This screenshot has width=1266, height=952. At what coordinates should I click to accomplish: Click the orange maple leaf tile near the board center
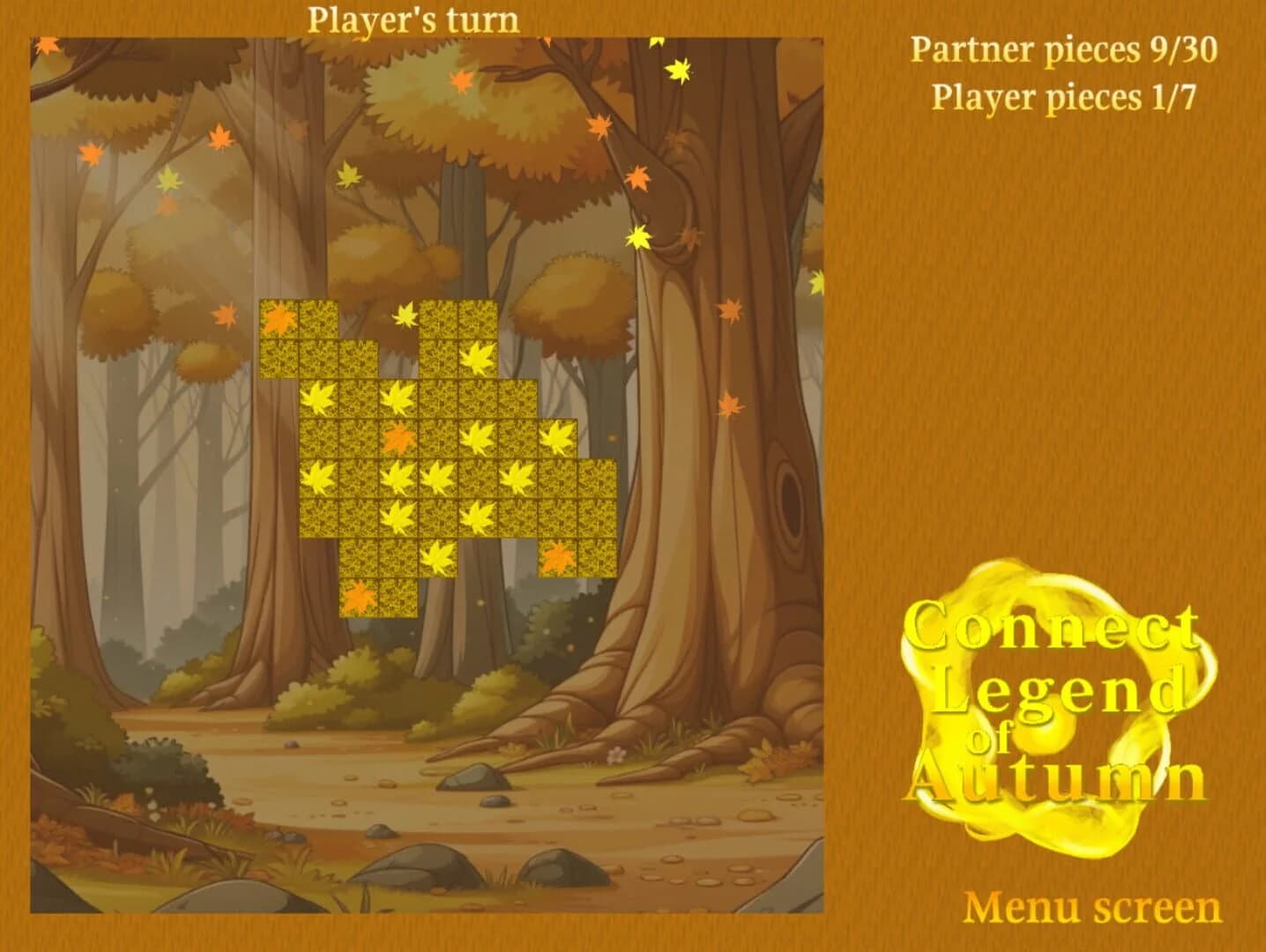[398, 436]
